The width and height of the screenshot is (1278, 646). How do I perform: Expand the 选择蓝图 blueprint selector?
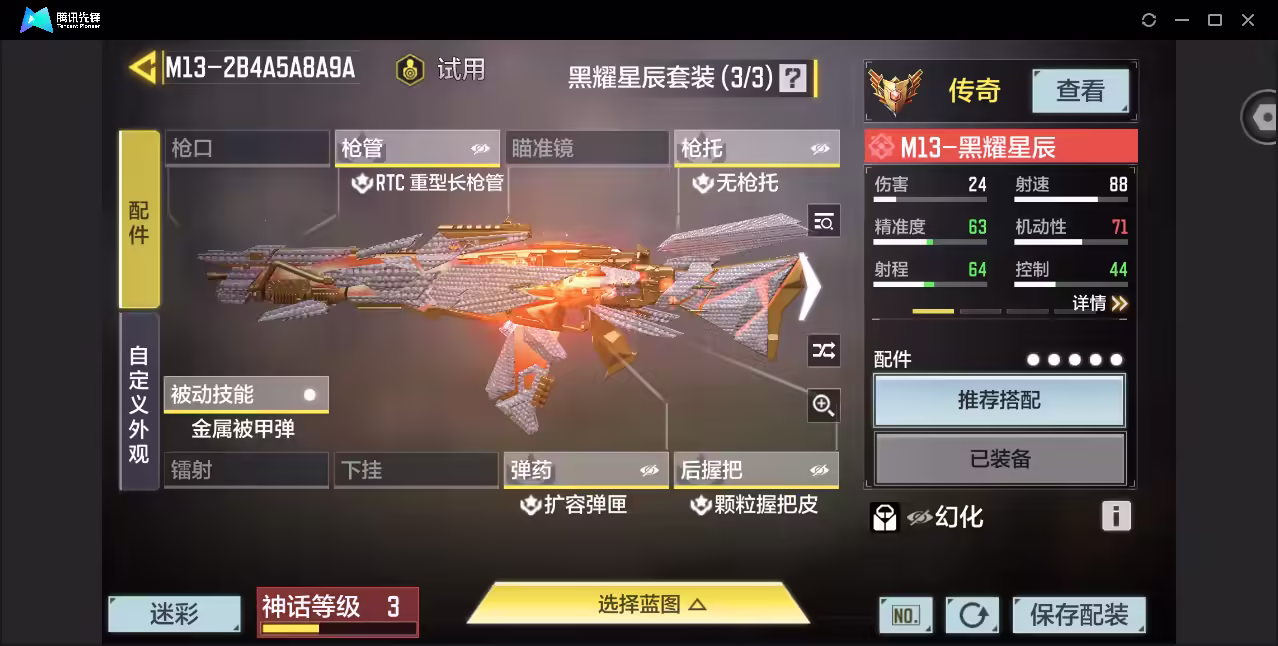click(638, 604)
